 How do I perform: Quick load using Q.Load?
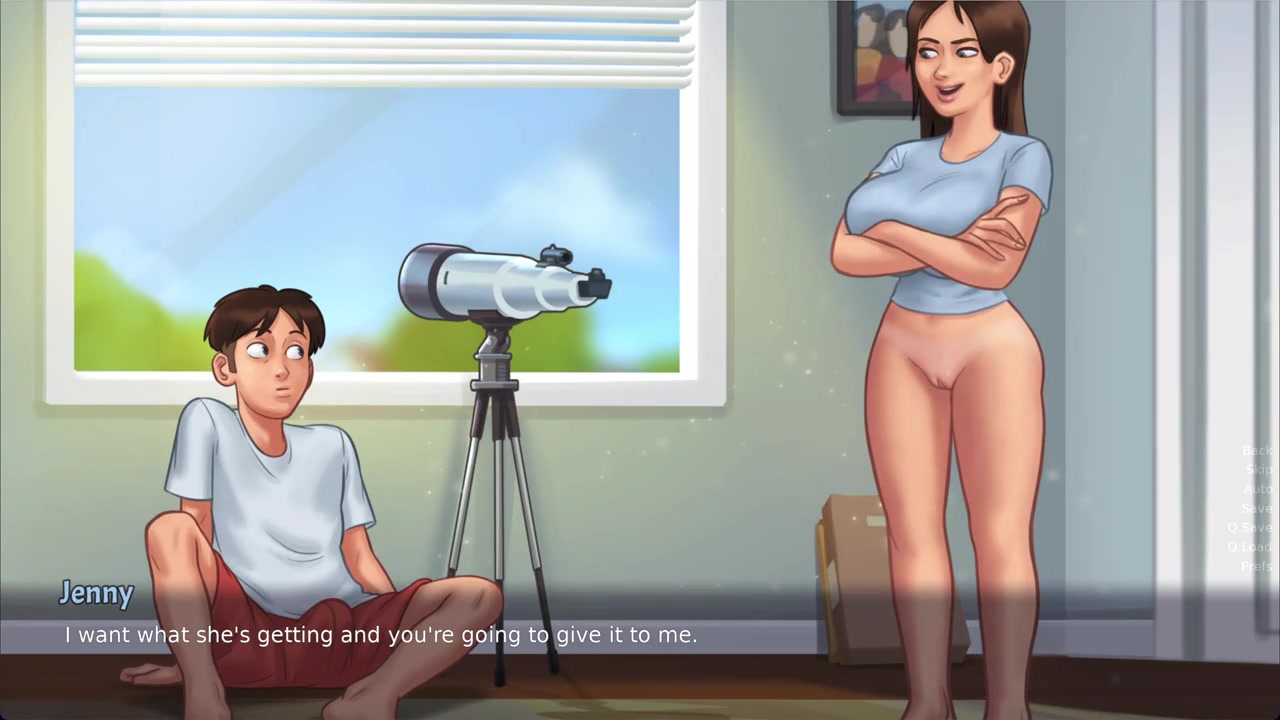tap(1249, 547)
